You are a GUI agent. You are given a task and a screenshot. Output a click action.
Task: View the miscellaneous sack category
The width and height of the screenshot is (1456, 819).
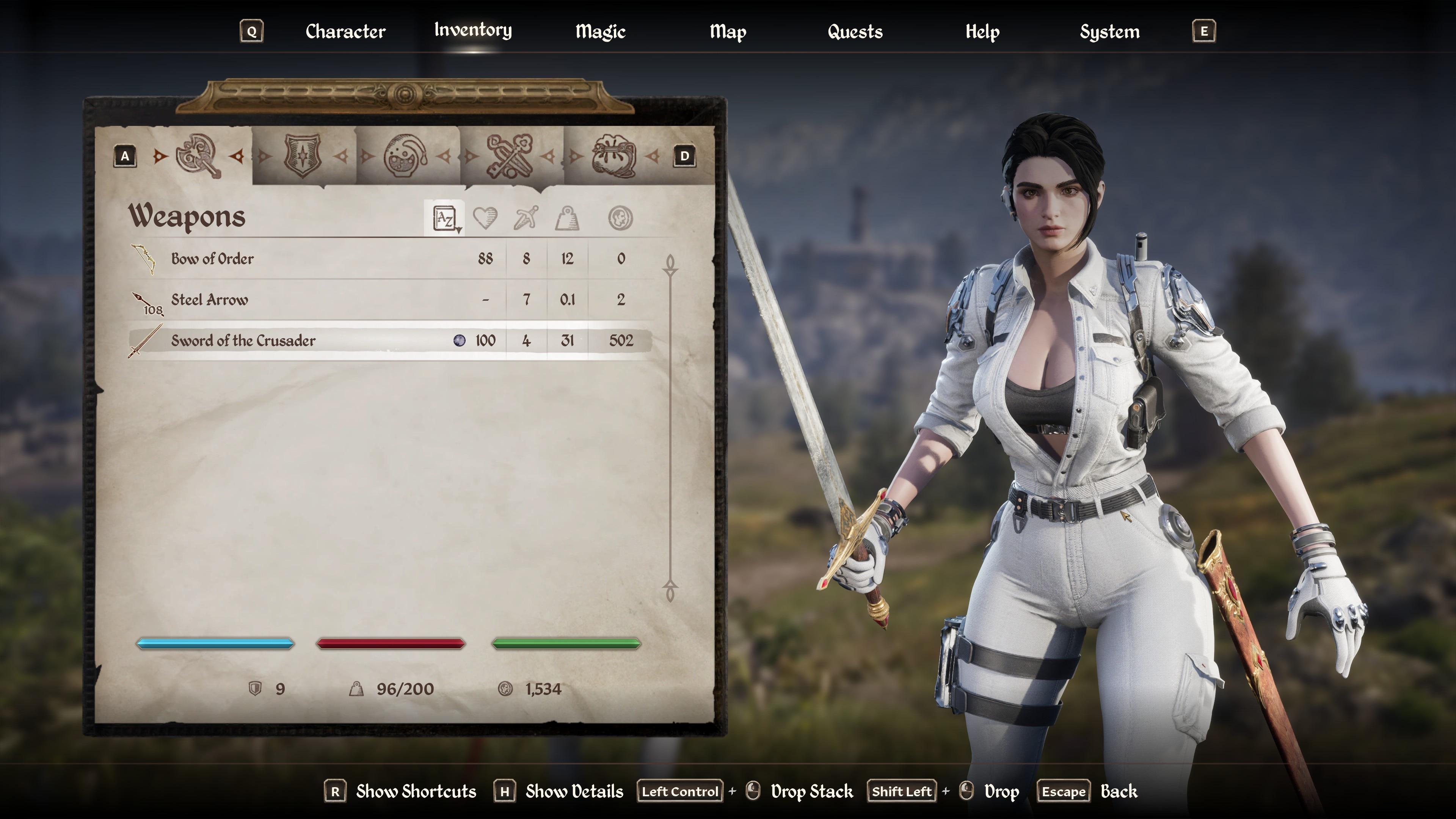pyautogui.click(x=613, y=156)
